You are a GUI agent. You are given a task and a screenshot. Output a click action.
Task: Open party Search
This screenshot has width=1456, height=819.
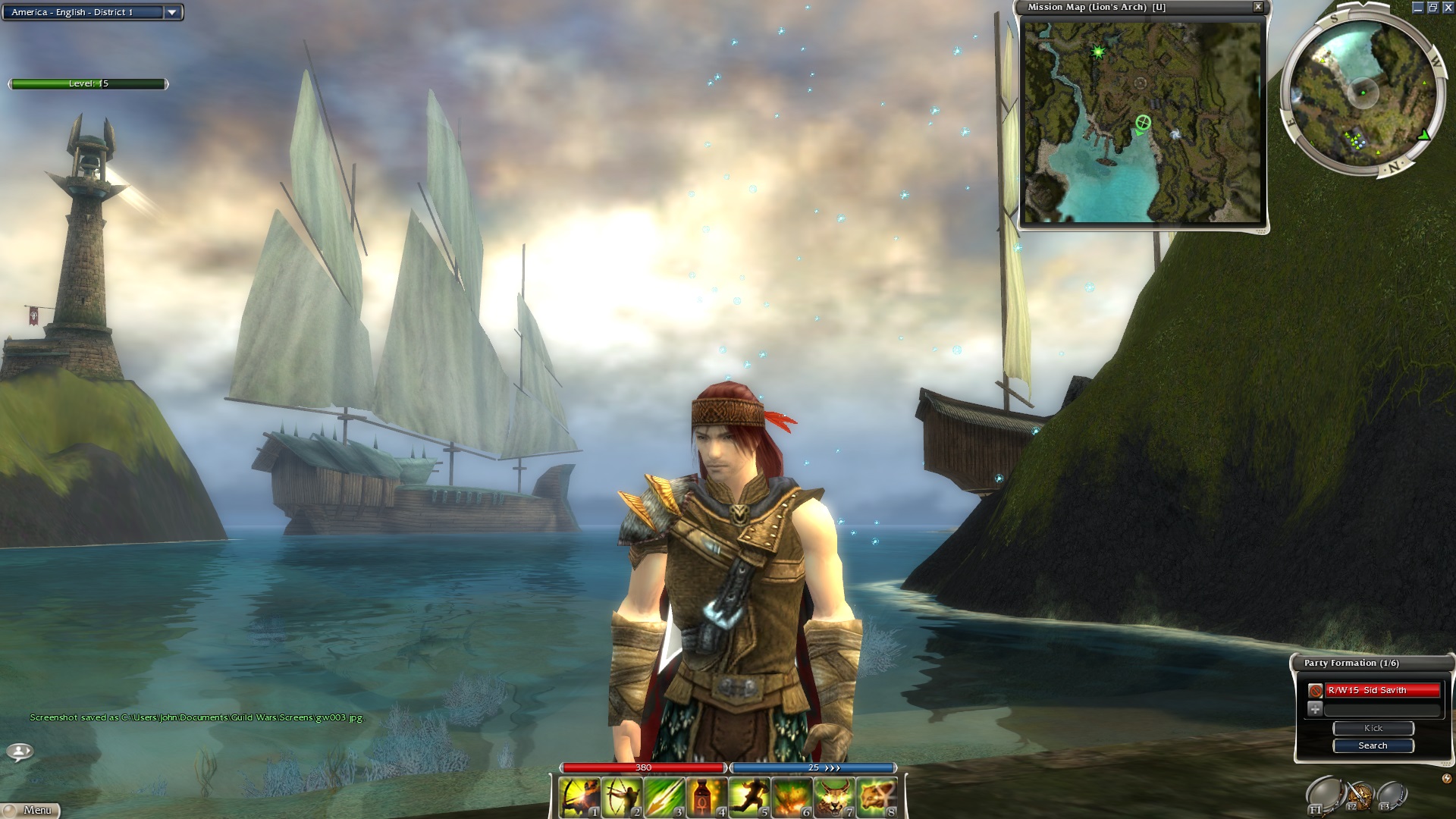tap(1373, 745)
